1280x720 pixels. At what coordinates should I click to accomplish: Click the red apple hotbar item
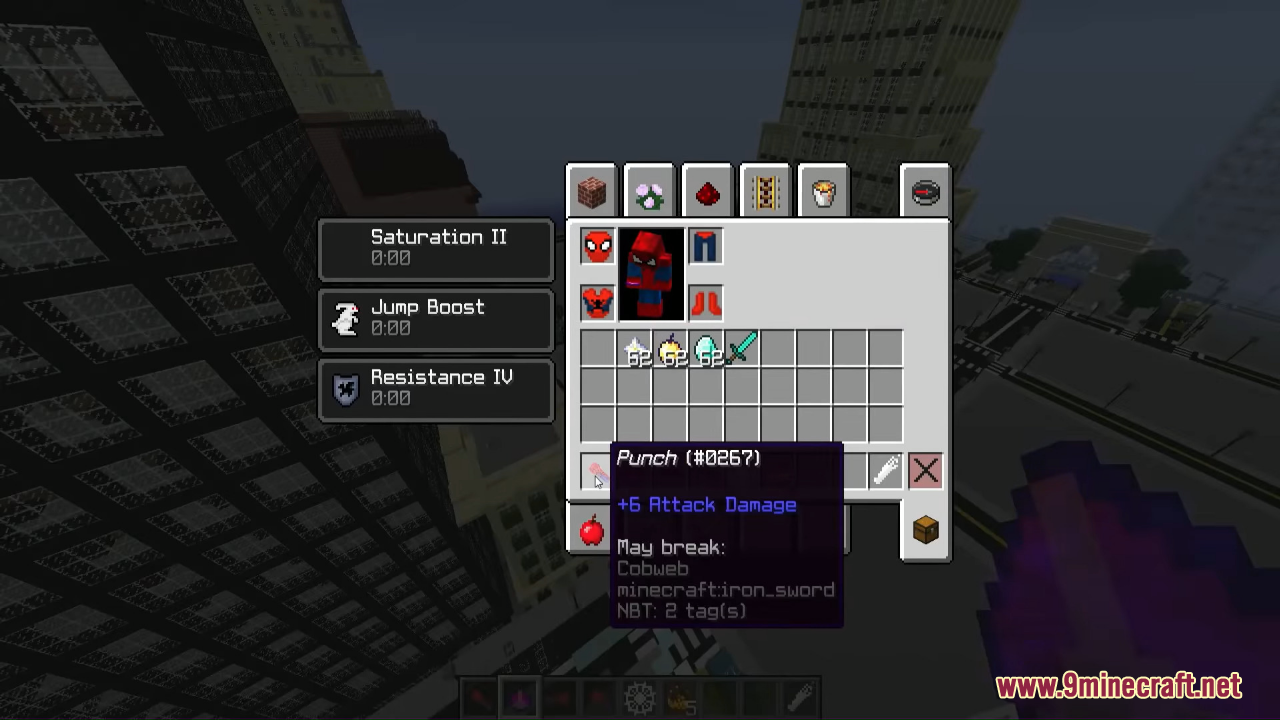pyautogui.click(x=590, y=530)
